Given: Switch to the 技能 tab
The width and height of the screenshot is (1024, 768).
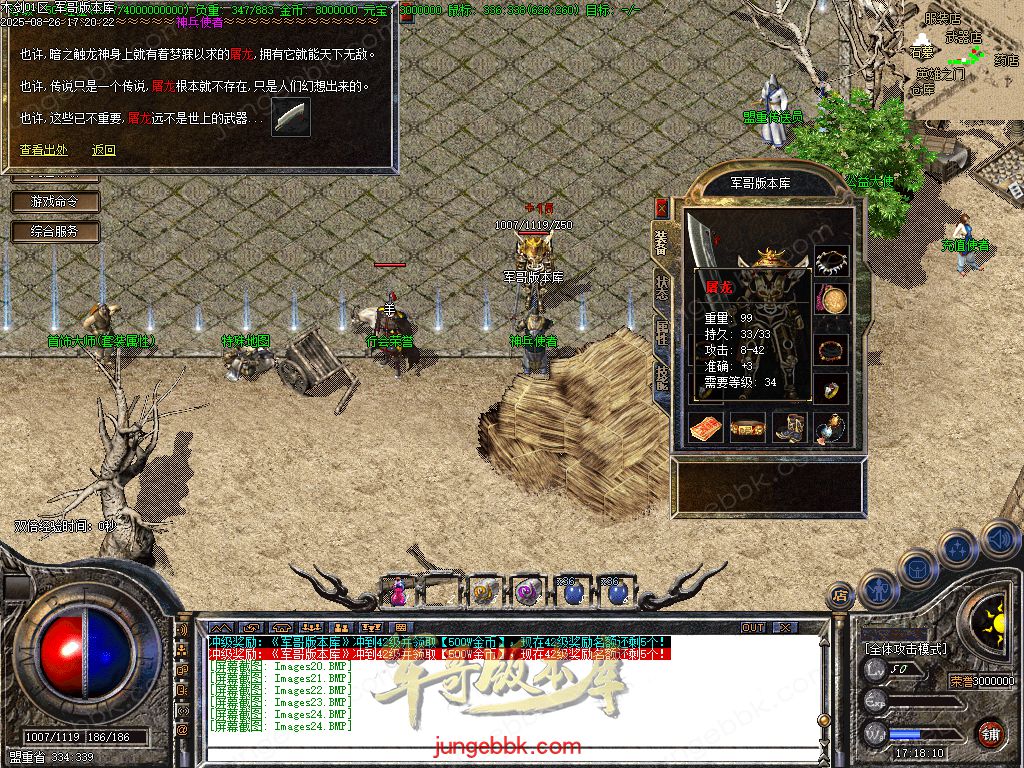Looking at the screenshot, I should pyautogui.click(x=661, y=377).
